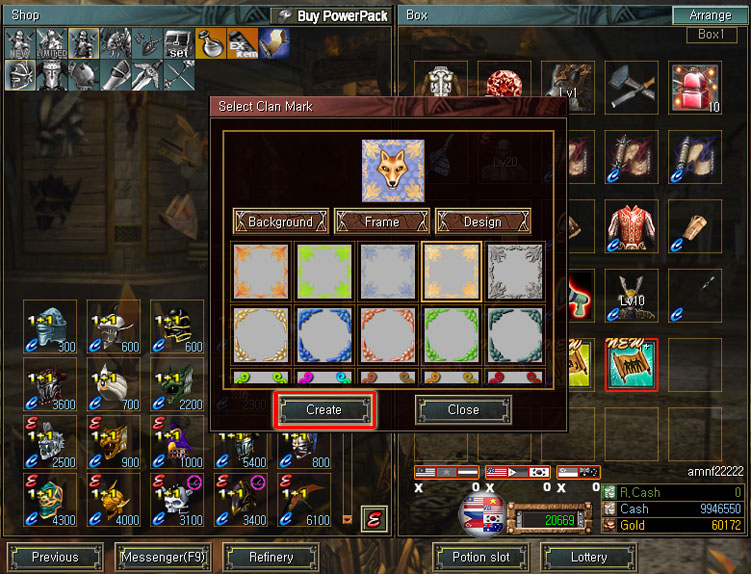Select the 6100-priced shop item
This screenshot has width=751, height=574.
point(307,500)
